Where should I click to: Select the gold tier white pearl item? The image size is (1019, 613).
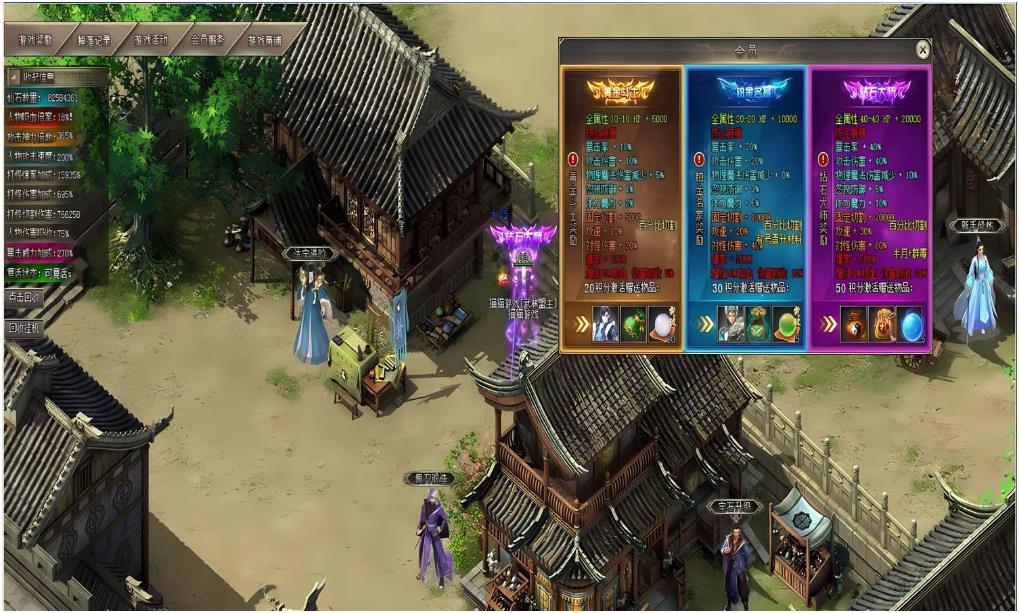click(x=660, y=324)
